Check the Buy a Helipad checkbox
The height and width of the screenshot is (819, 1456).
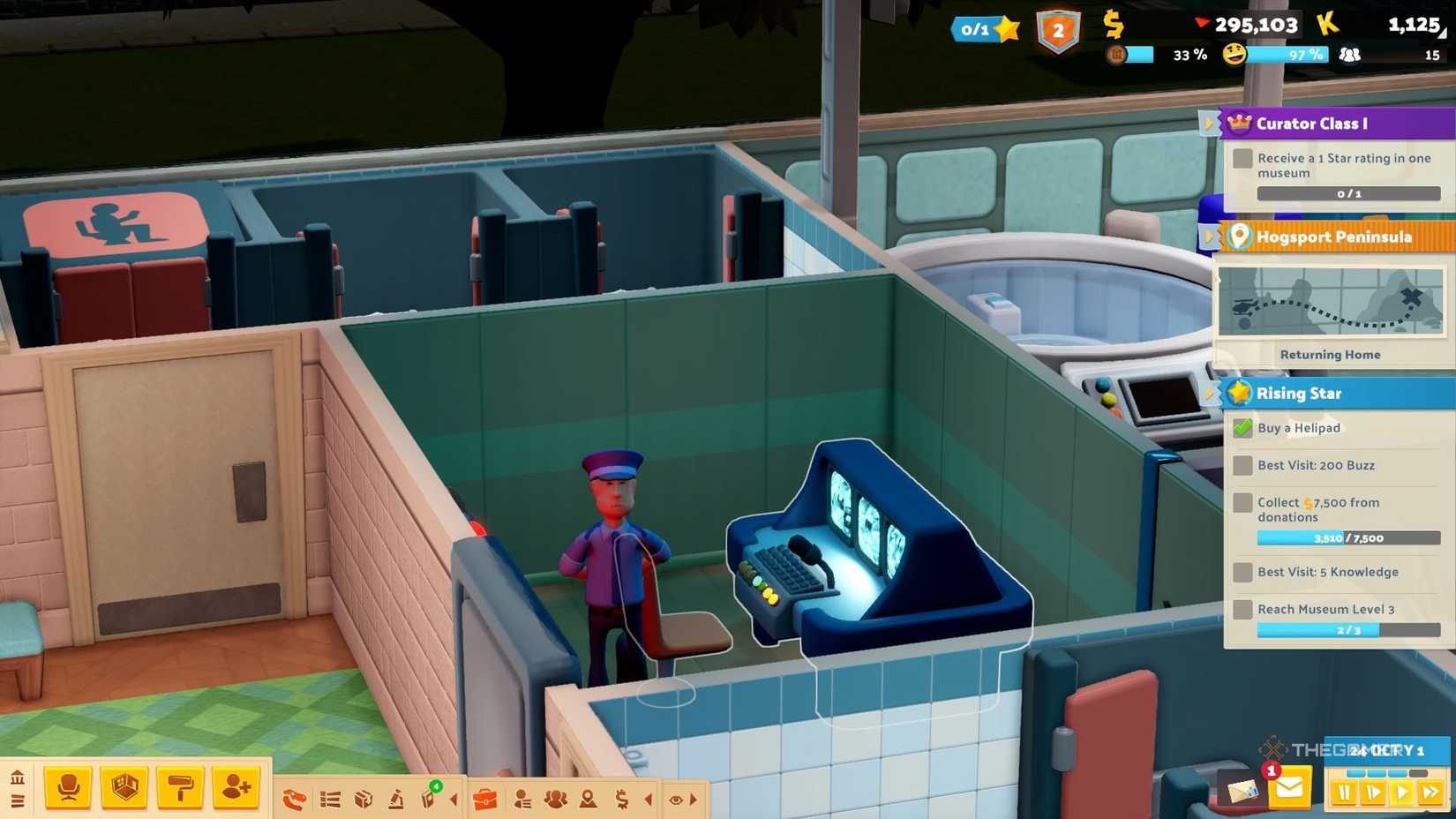1243,428
